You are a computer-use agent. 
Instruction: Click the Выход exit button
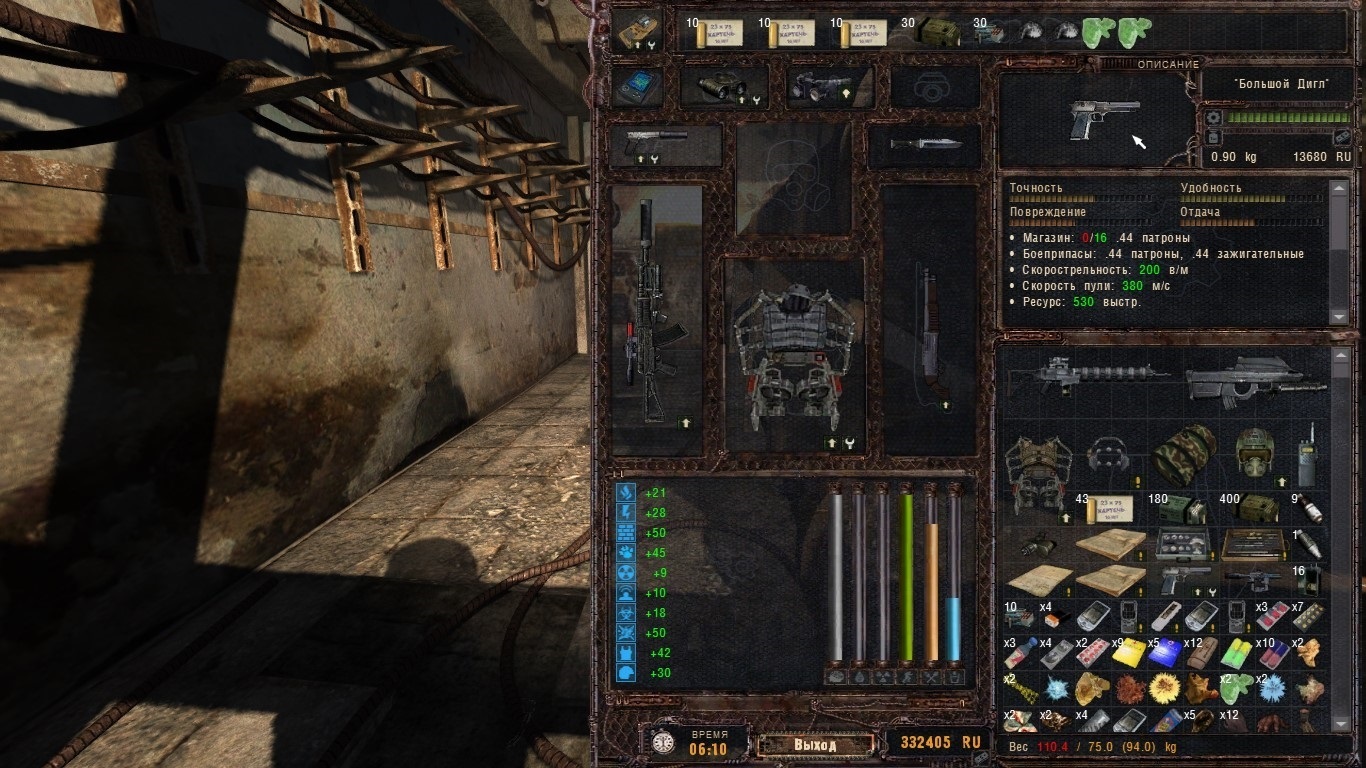coord(814,744)
